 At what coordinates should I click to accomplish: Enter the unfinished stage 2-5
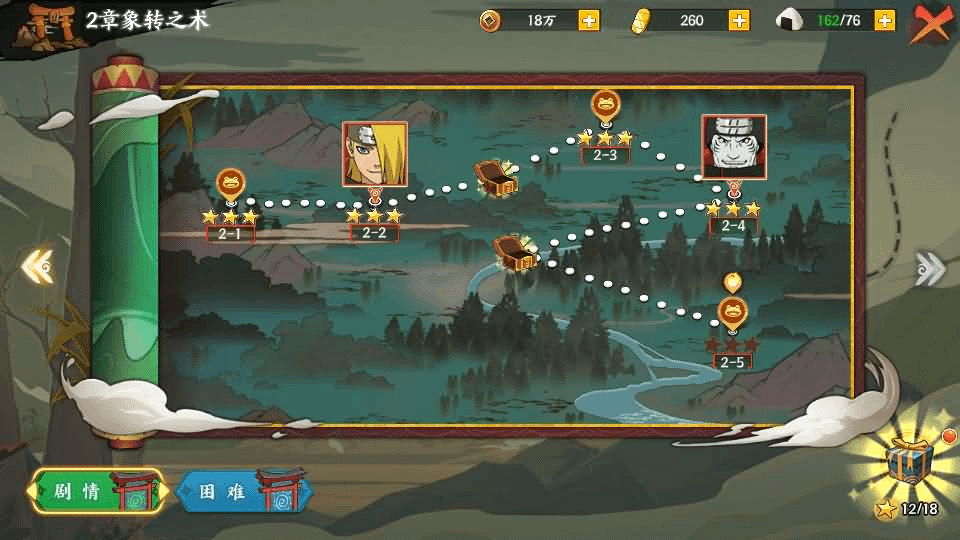pos(733,314)
